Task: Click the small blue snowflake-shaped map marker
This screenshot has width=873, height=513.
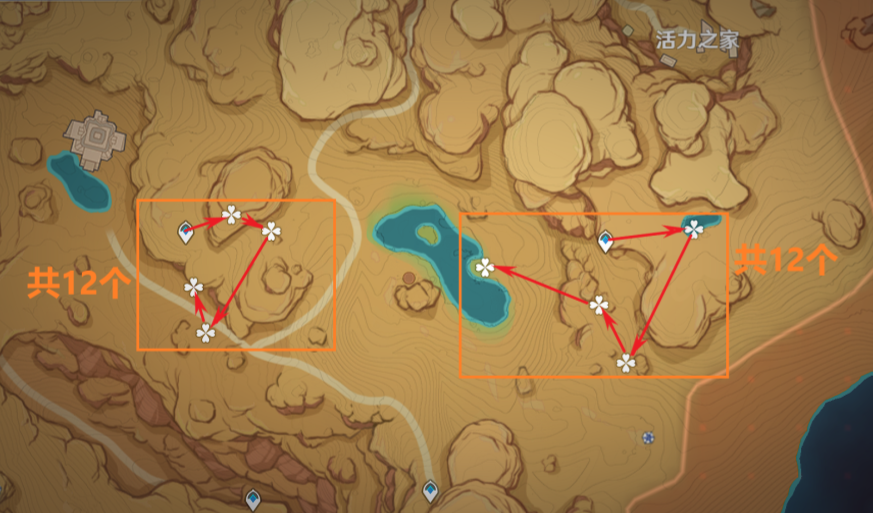Action: (x=648, y=437)
